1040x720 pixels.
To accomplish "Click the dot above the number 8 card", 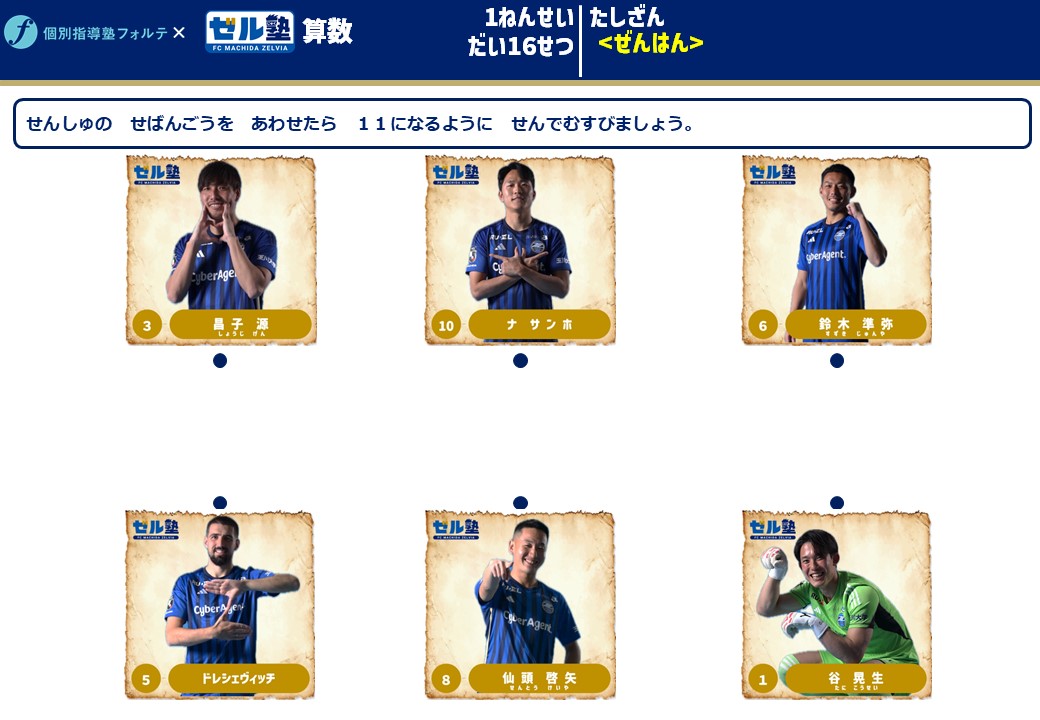I will [520, 503].
